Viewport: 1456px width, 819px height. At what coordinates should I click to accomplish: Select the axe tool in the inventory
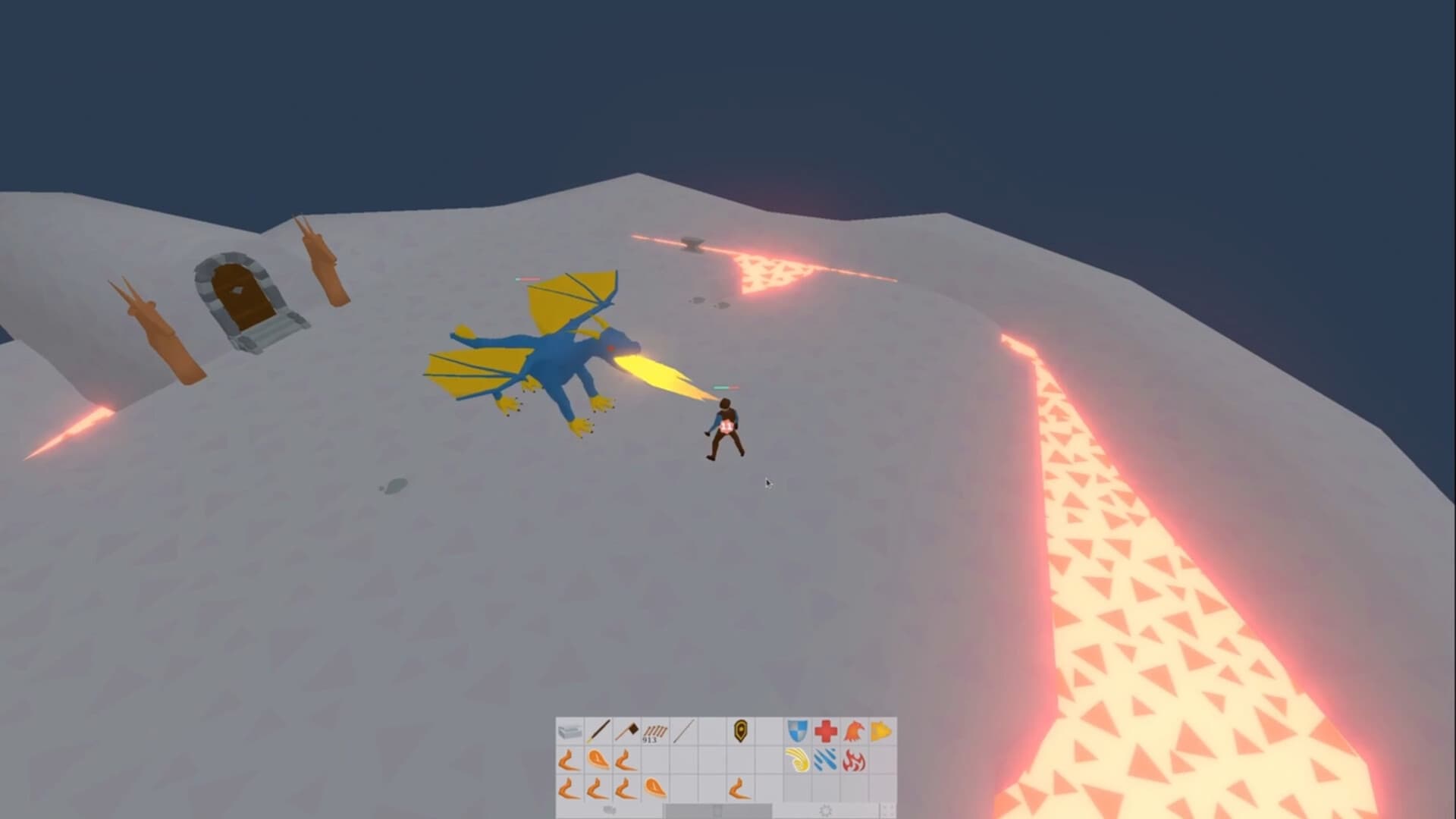(x=626, y=730)
